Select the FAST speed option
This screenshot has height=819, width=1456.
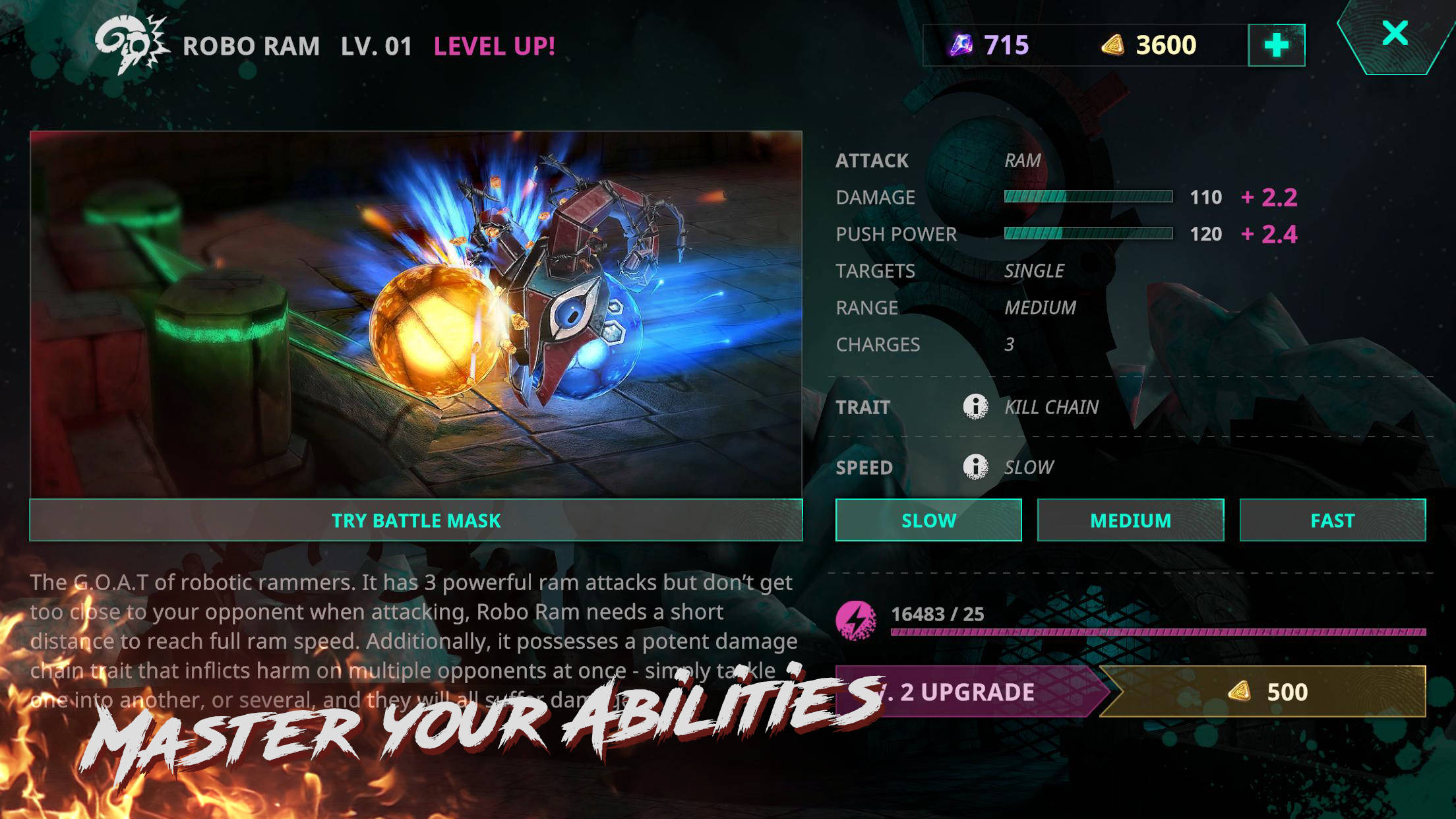[1332, 520]
